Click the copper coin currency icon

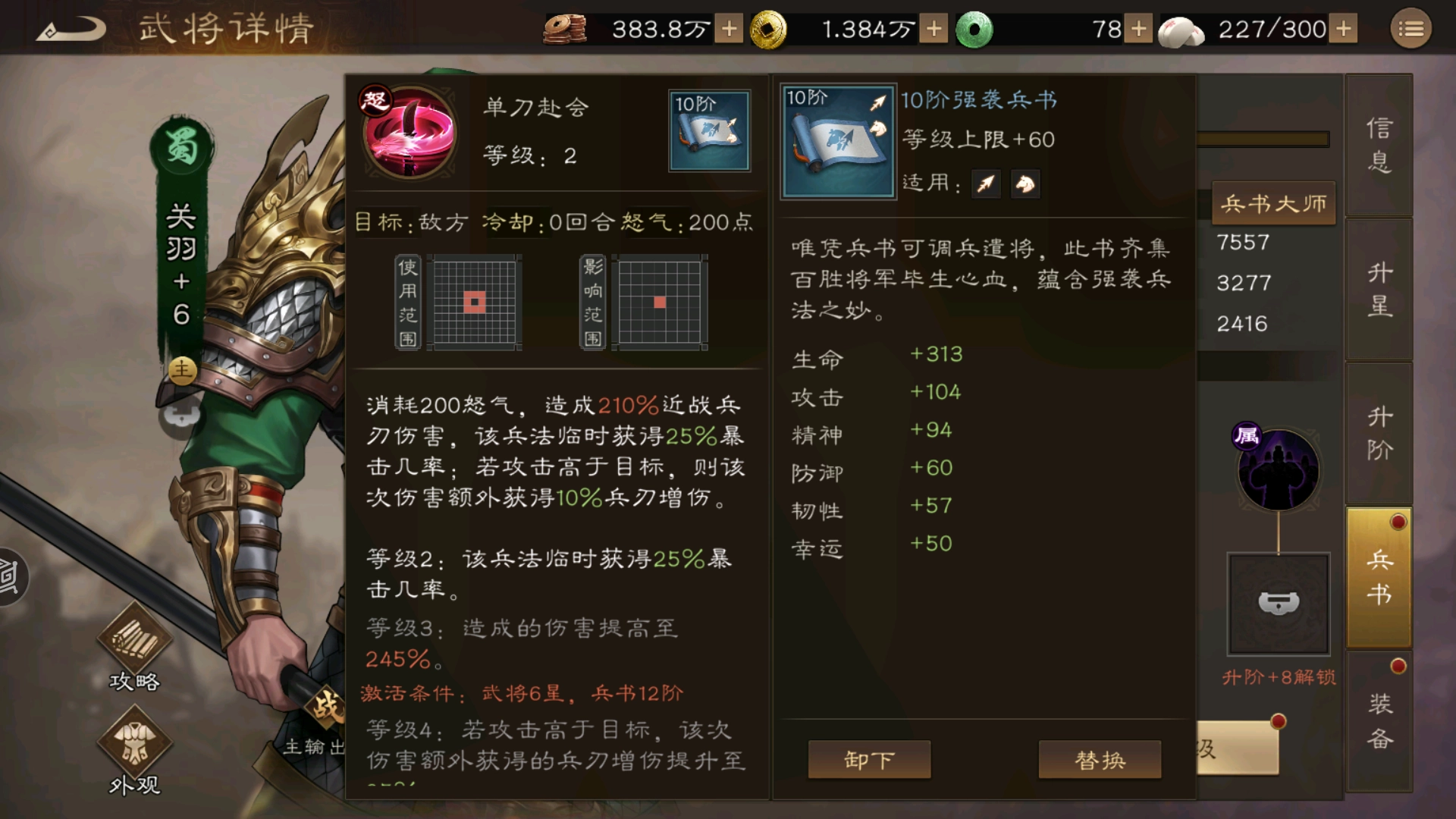[566, 29]
